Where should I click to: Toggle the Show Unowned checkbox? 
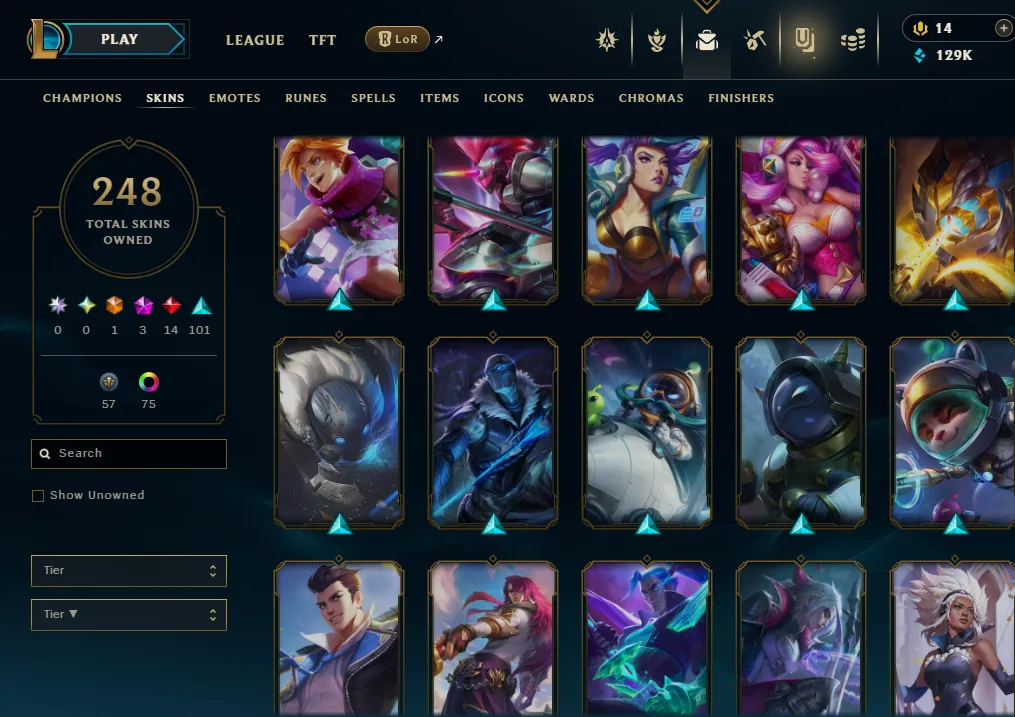click(x=38, y=496)
